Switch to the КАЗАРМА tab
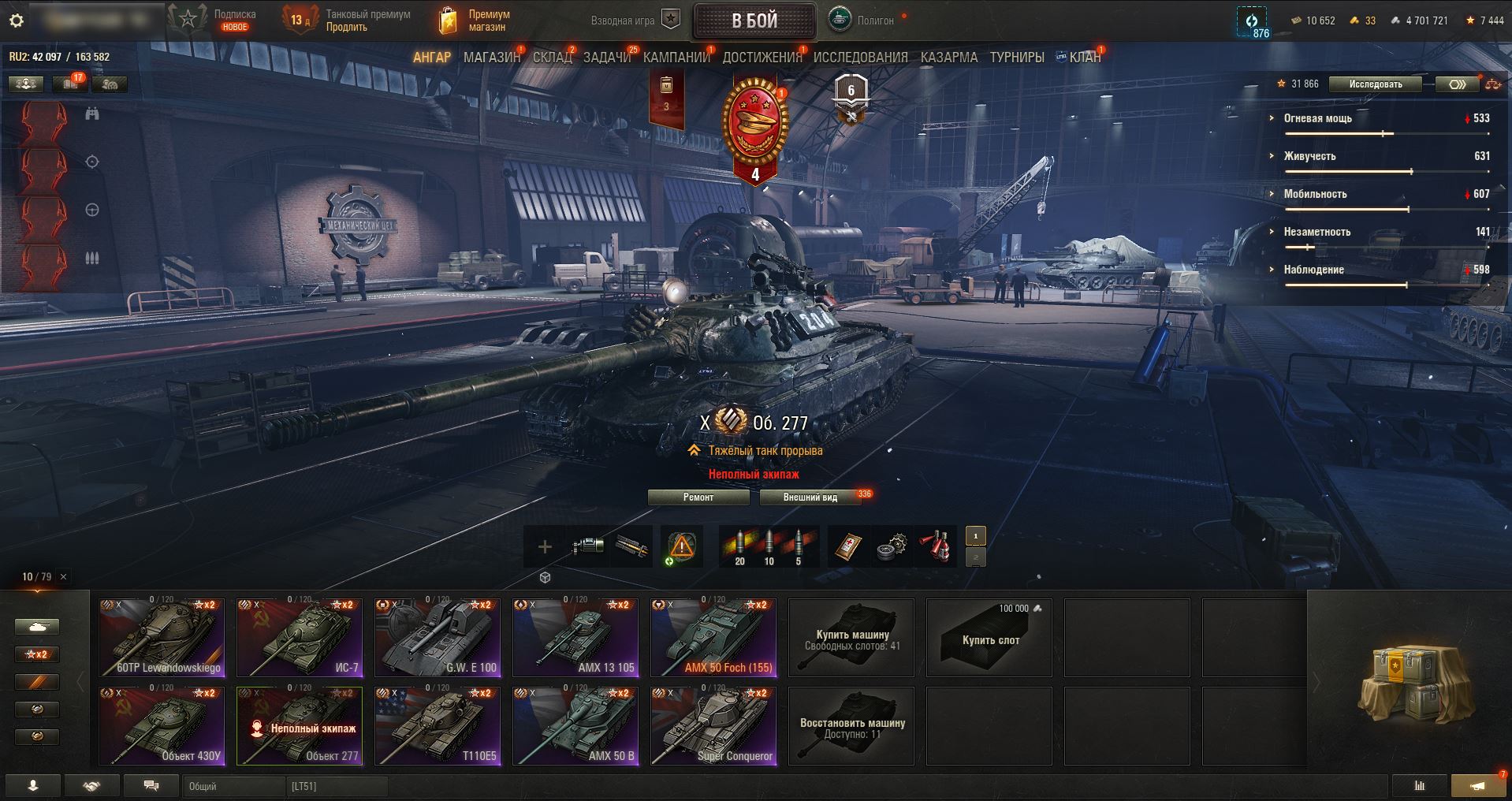The width and height of the screenshot is (1512, 801). pos(948,58)
